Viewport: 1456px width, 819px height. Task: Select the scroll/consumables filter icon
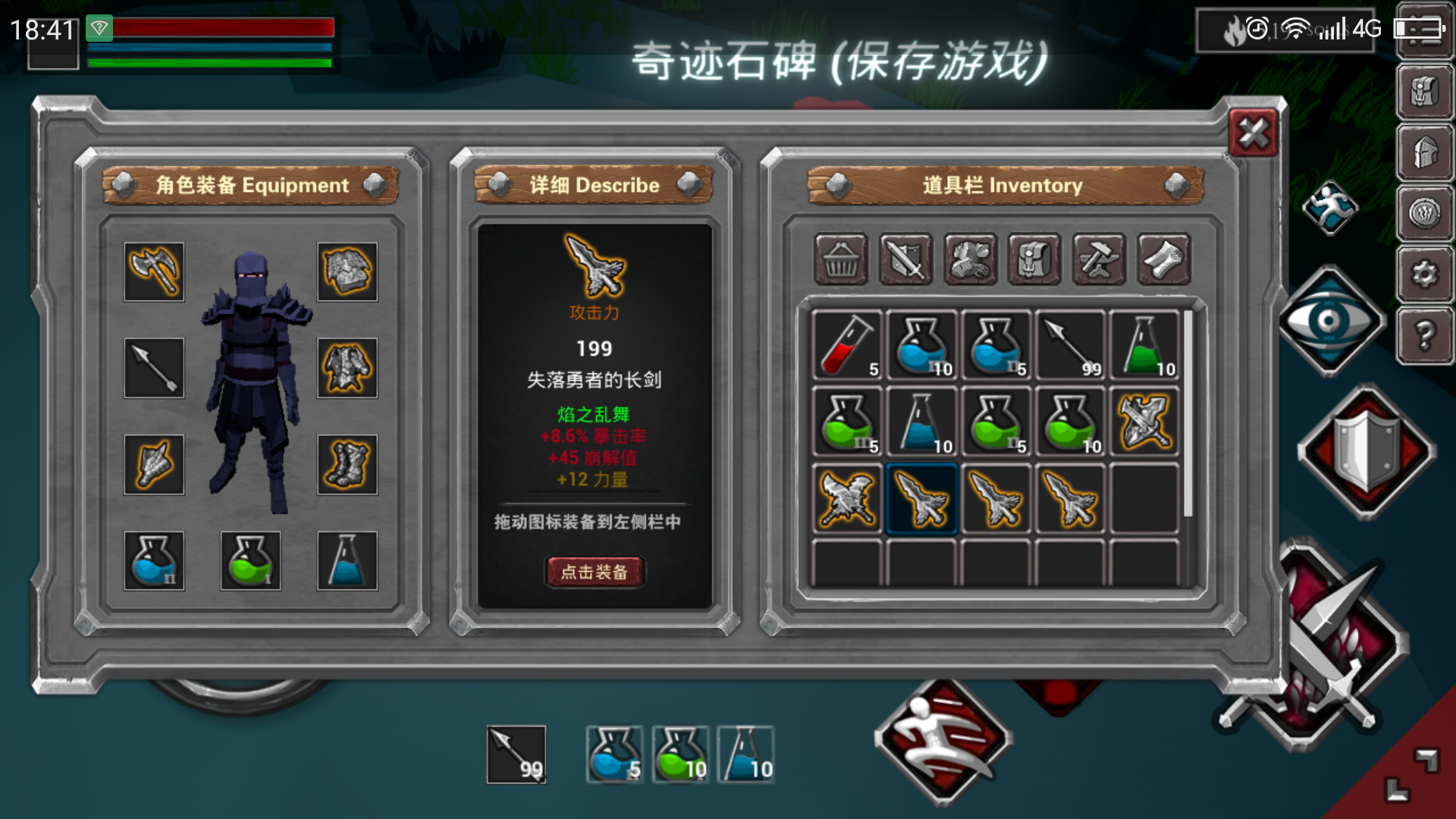[x=1164, y=261]
